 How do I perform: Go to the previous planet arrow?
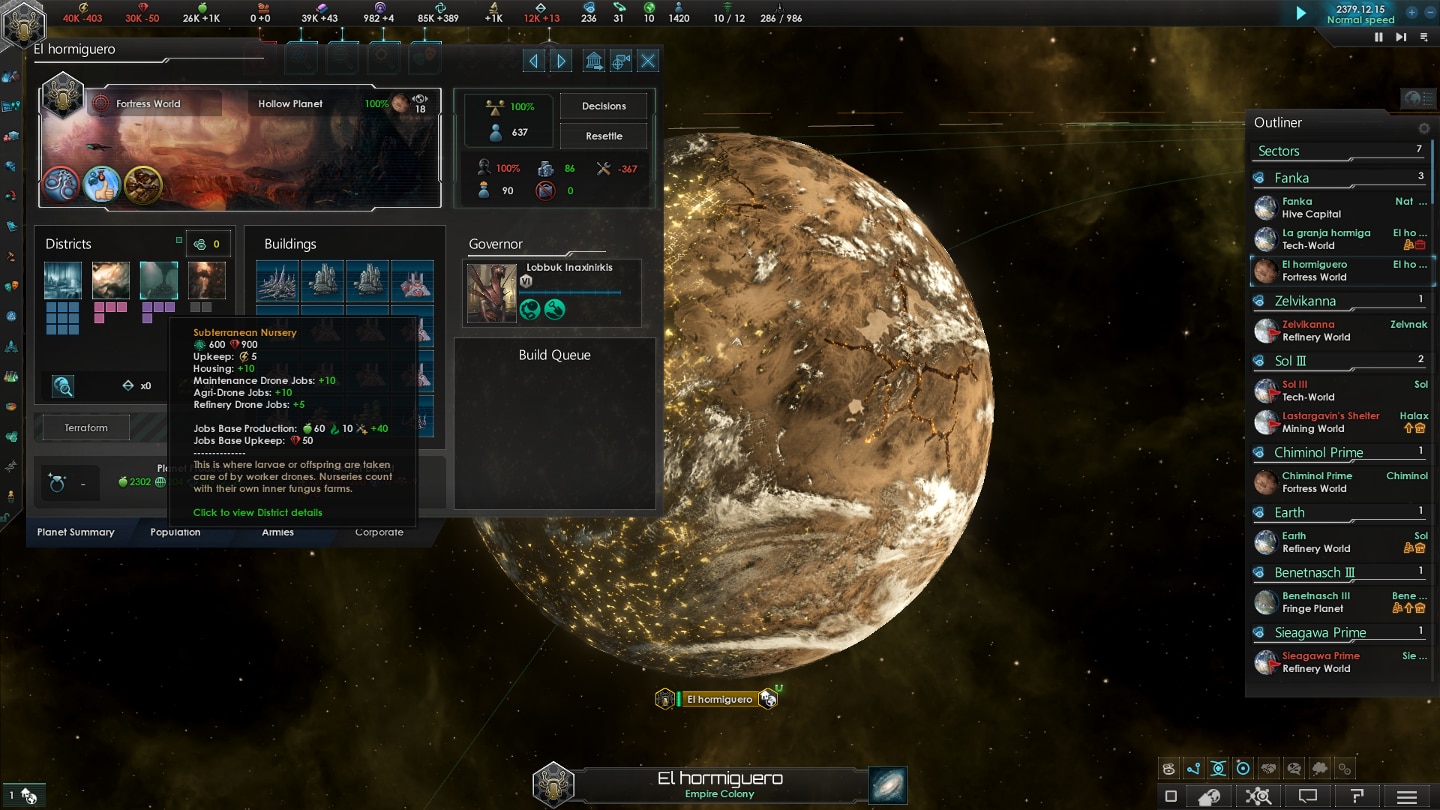coord(534,62)
